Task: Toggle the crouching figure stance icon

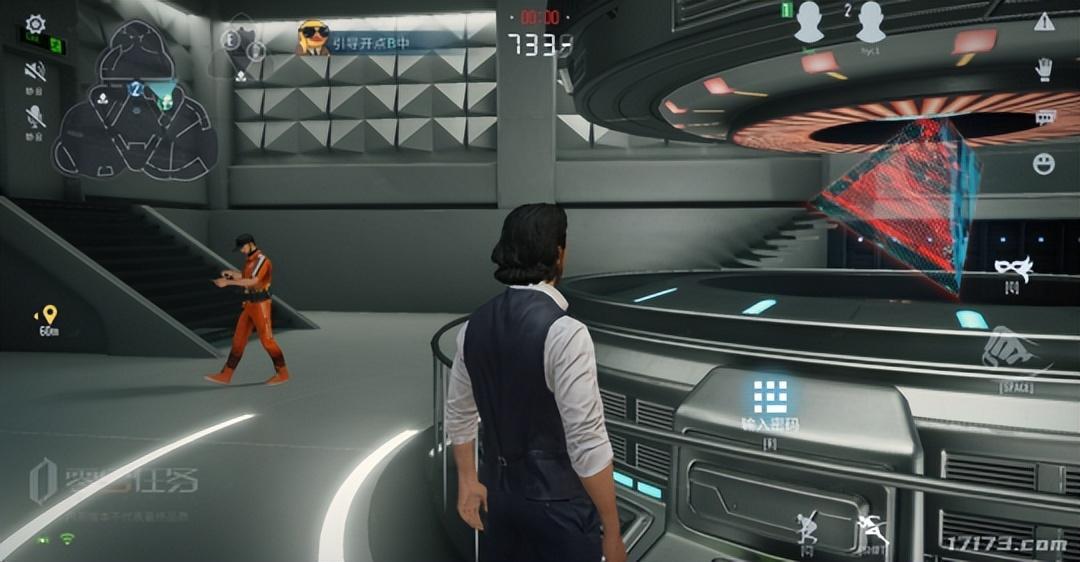Action: tap(807, 529)
